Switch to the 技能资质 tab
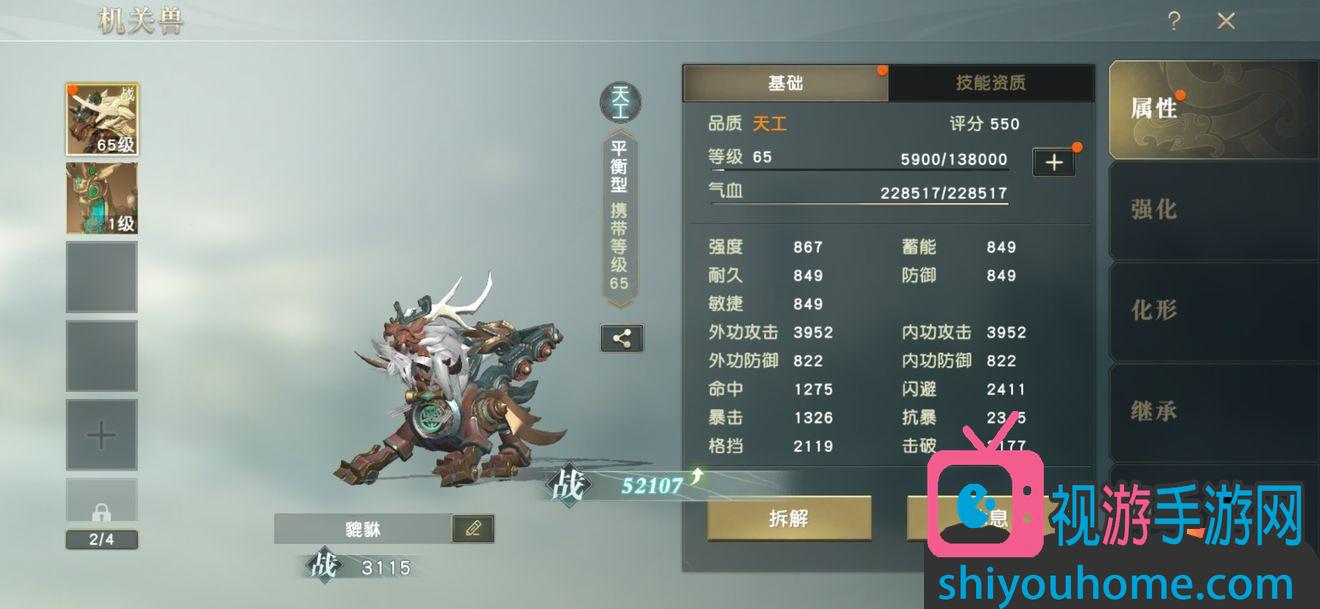1320x609 pixels. pyautogui.click(x=990, y=83)
